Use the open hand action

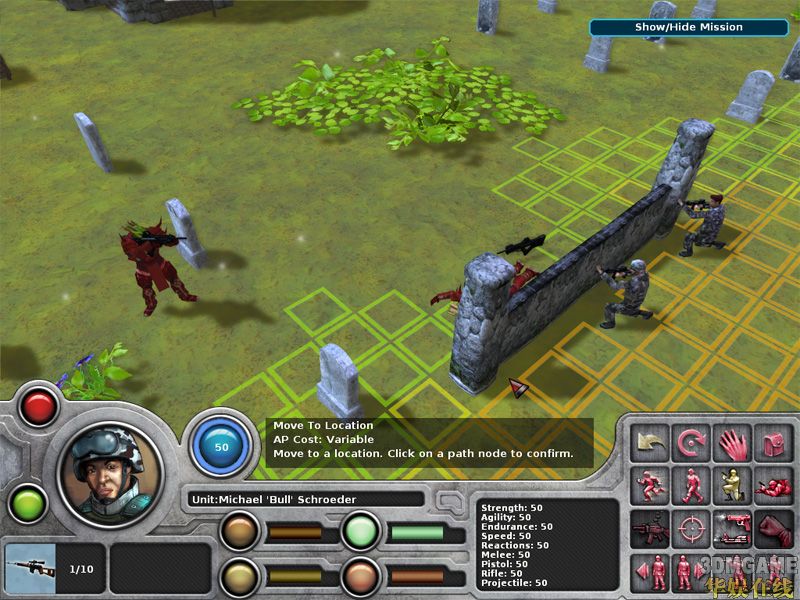click(733, 443)
